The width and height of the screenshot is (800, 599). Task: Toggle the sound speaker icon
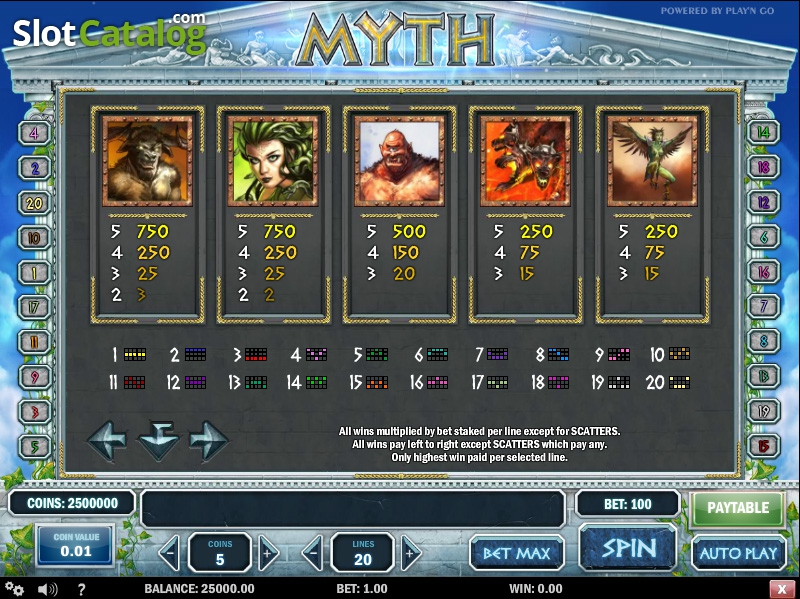pyautogui.click(x=48, y=589)
